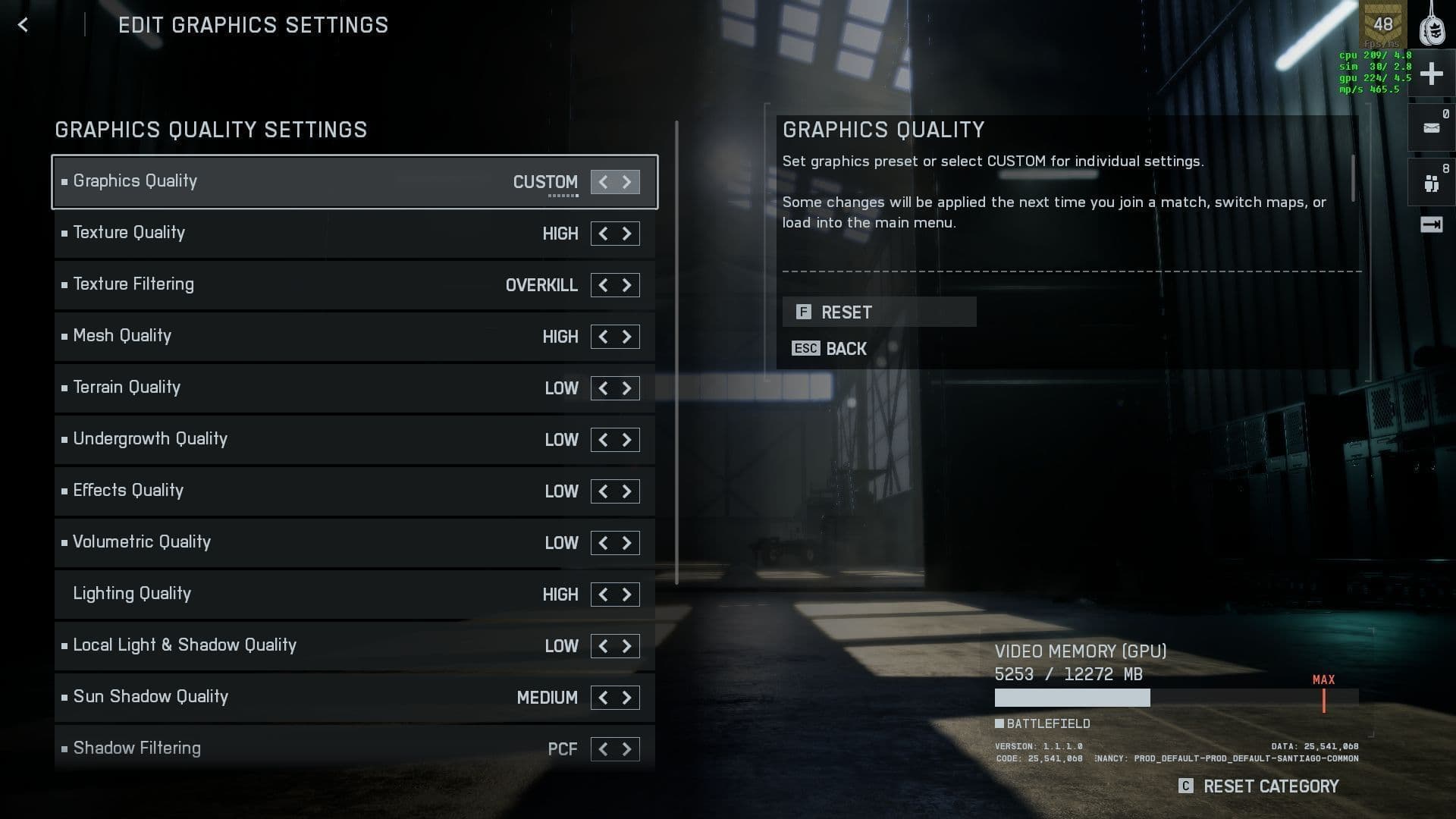1456x819 pixels.
Task: Click the Battlefield logo above the version info
Action: [1043, 723]
